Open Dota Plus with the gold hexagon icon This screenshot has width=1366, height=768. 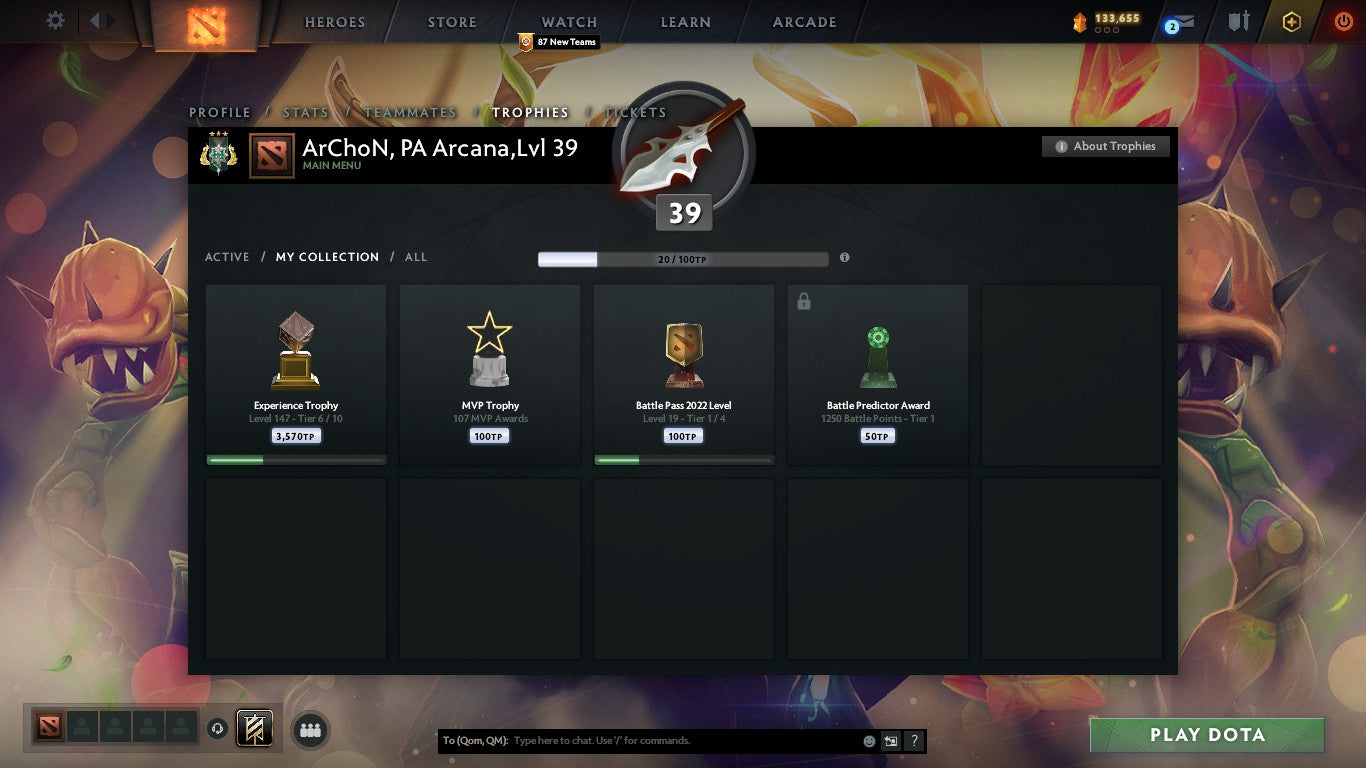[x=1291, y=19]
